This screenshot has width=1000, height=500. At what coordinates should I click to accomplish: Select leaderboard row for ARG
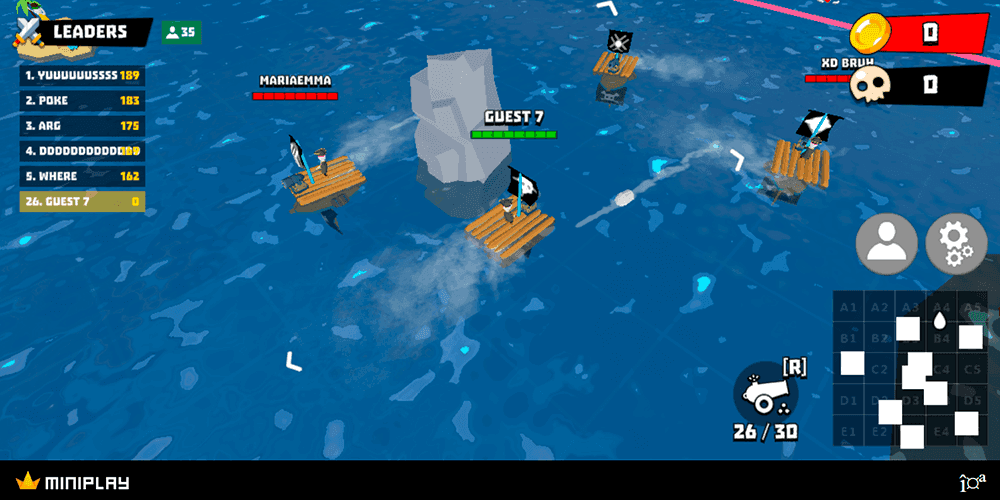[x=82, y=126]
